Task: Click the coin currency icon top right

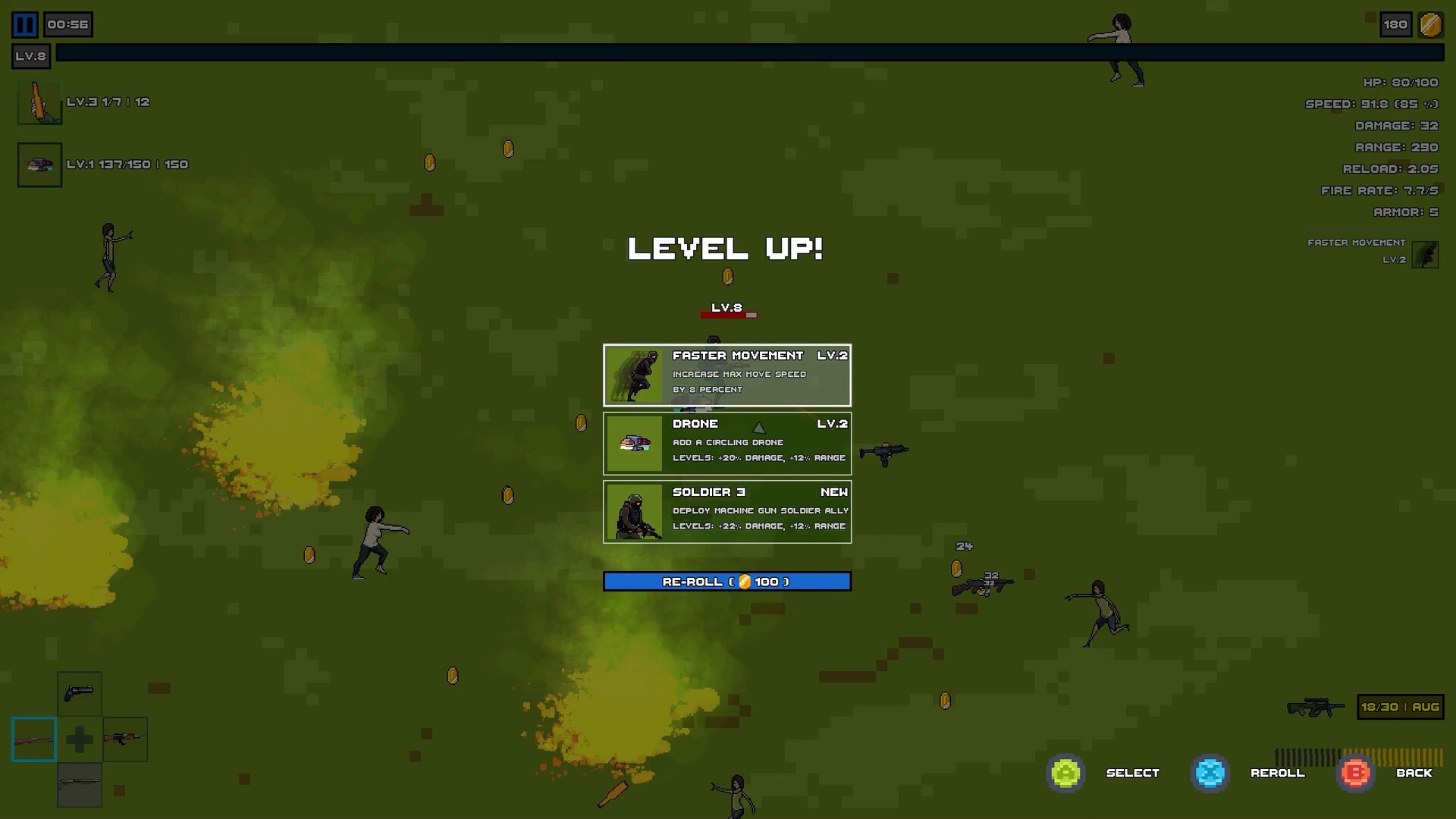Action: [x=1430, y=24]
